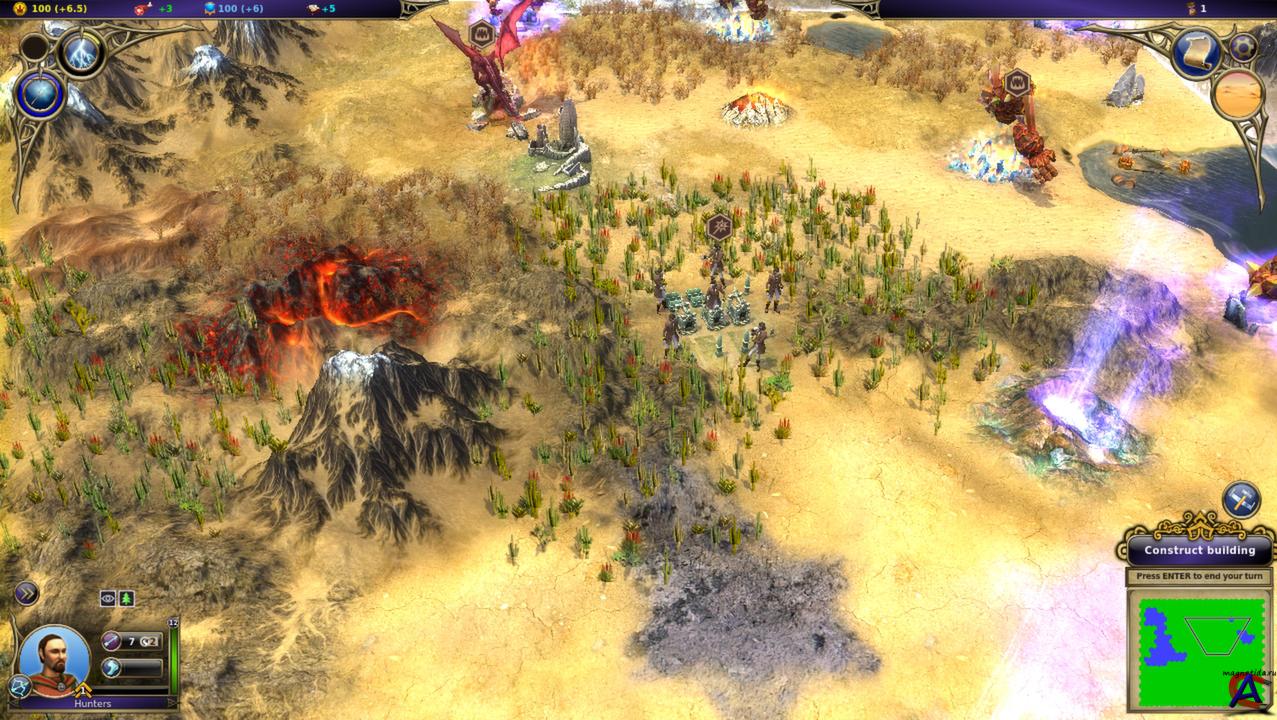1277x720 pixels.
Task: Click the gold crown resource icon
Action: click(x=19, y=8)
